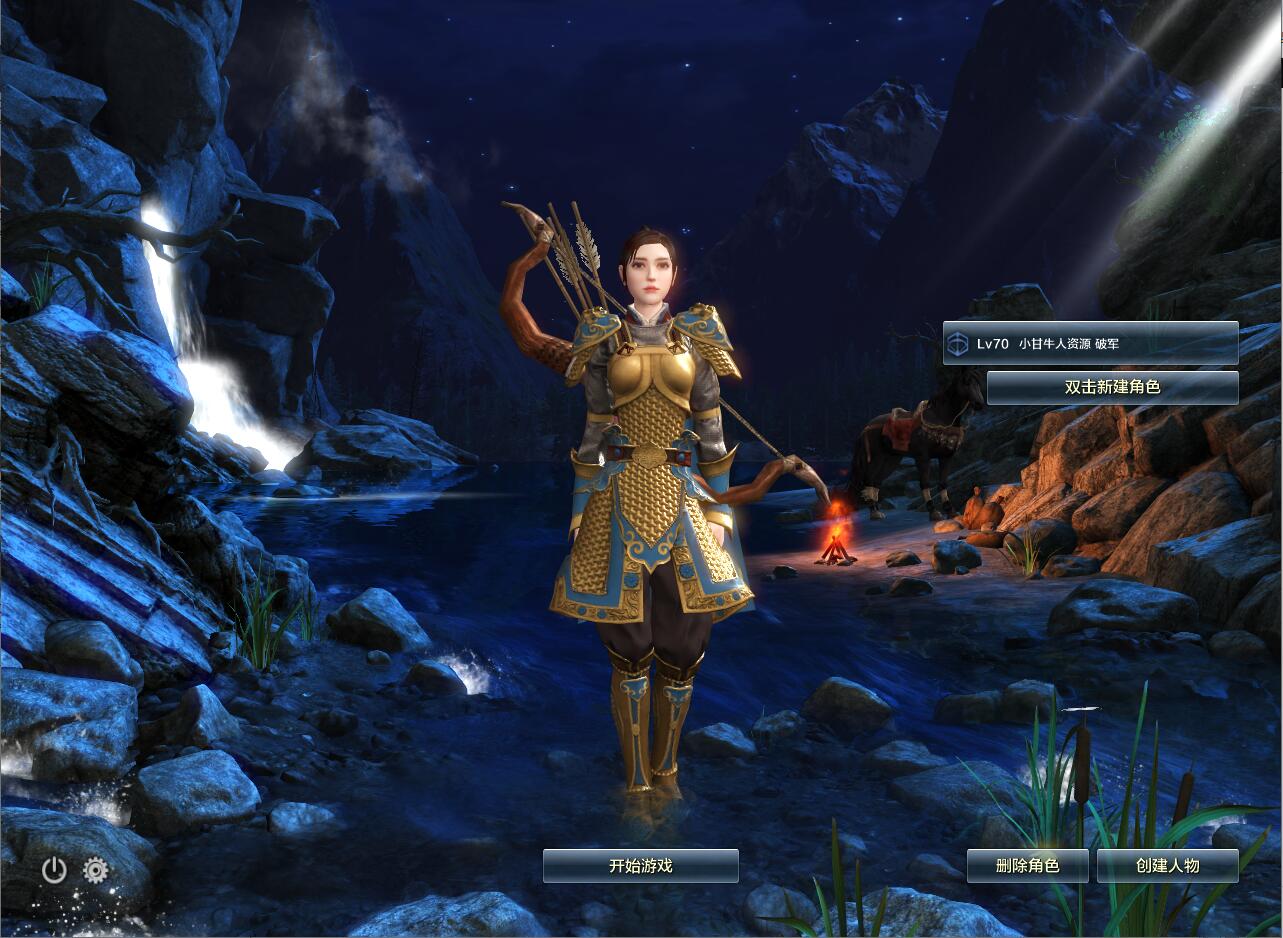The width and height of the screenshot is (1283, 938).
Task: Click the 开始游戏 start game button
Action: tap(640, 866)
